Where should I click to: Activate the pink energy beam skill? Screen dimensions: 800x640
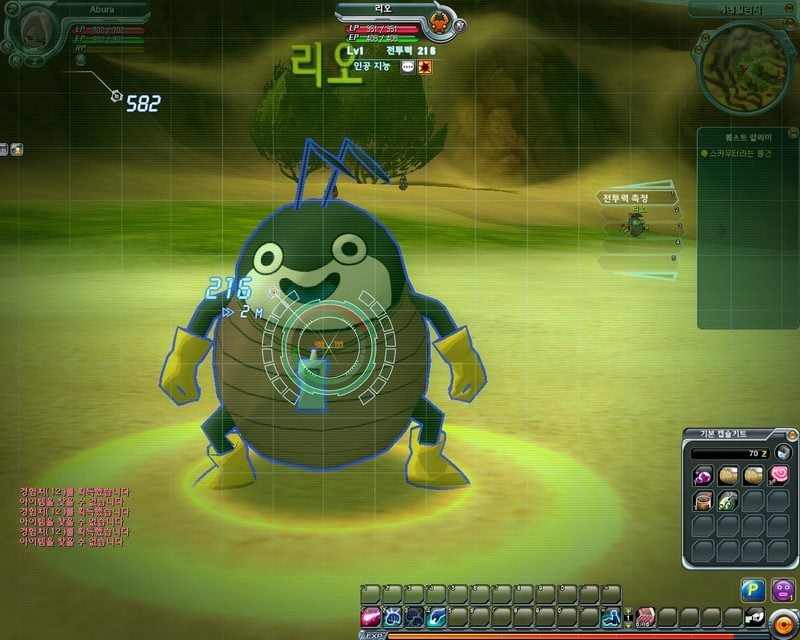coord(370,616)
